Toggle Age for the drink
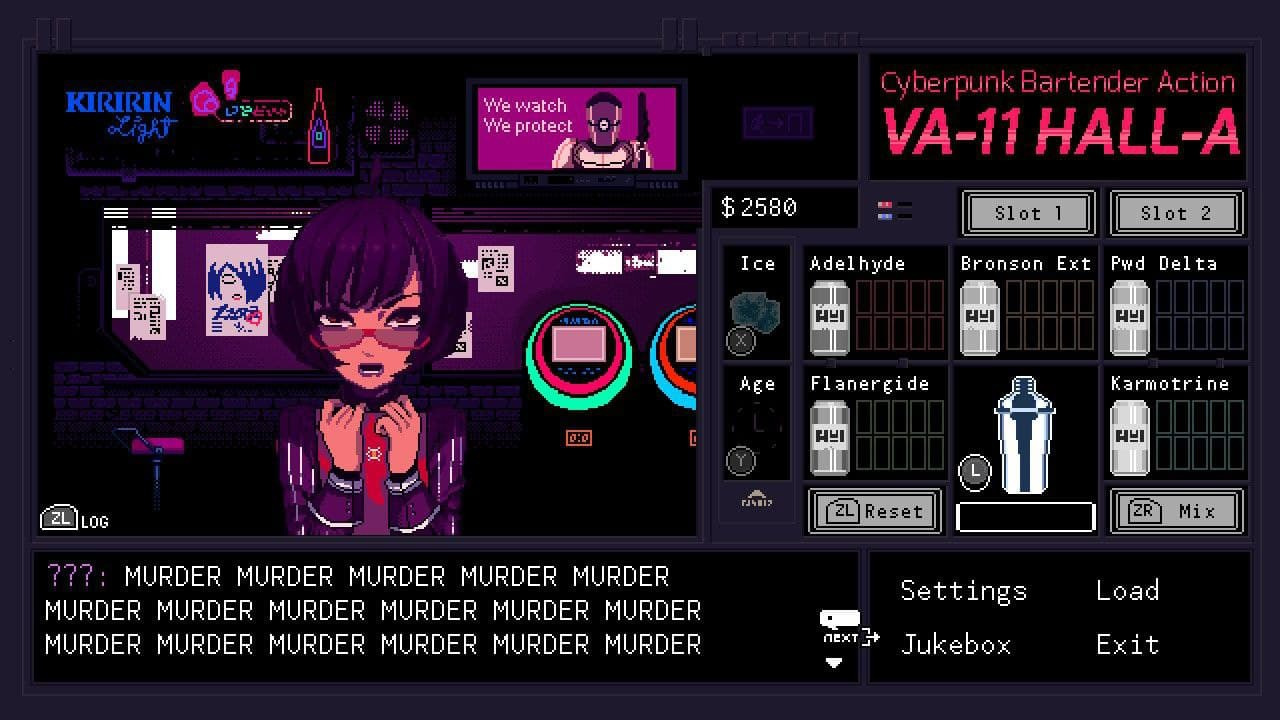Viewport: 1280px width, 720px height. click(756, 432)
